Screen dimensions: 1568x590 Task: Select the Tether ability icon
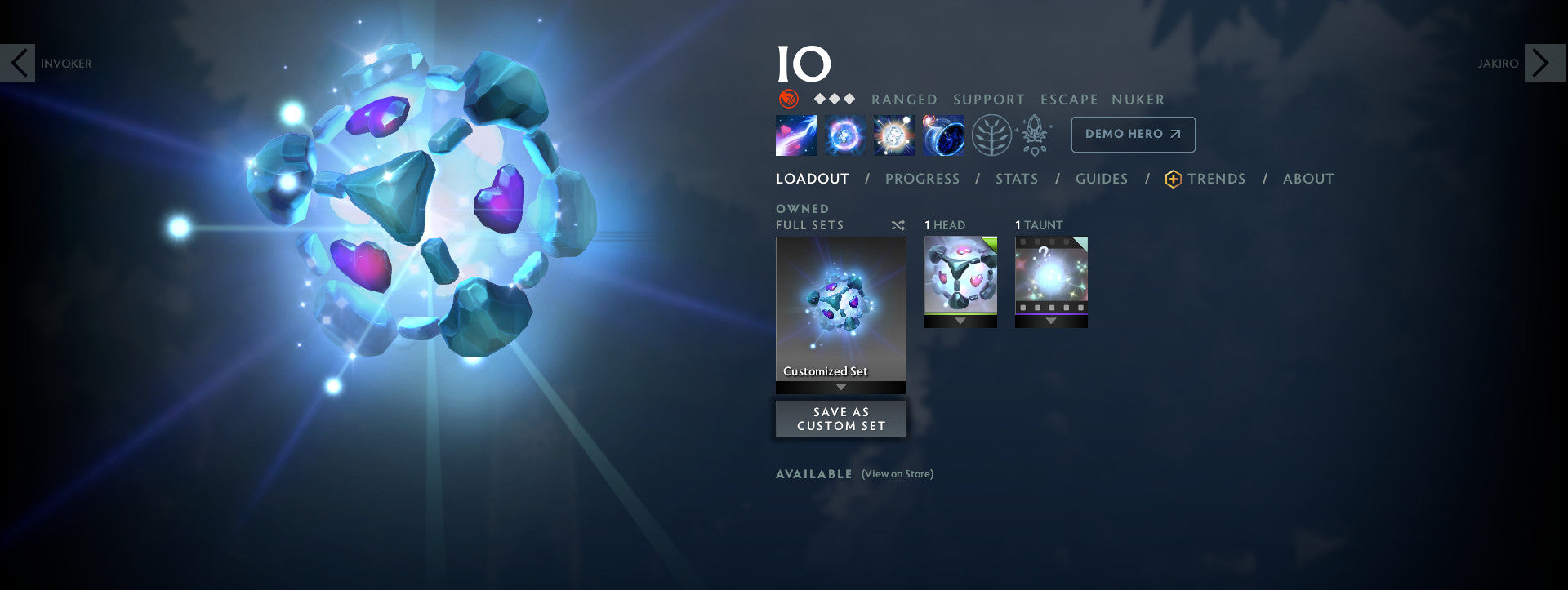tap(795, 135)
